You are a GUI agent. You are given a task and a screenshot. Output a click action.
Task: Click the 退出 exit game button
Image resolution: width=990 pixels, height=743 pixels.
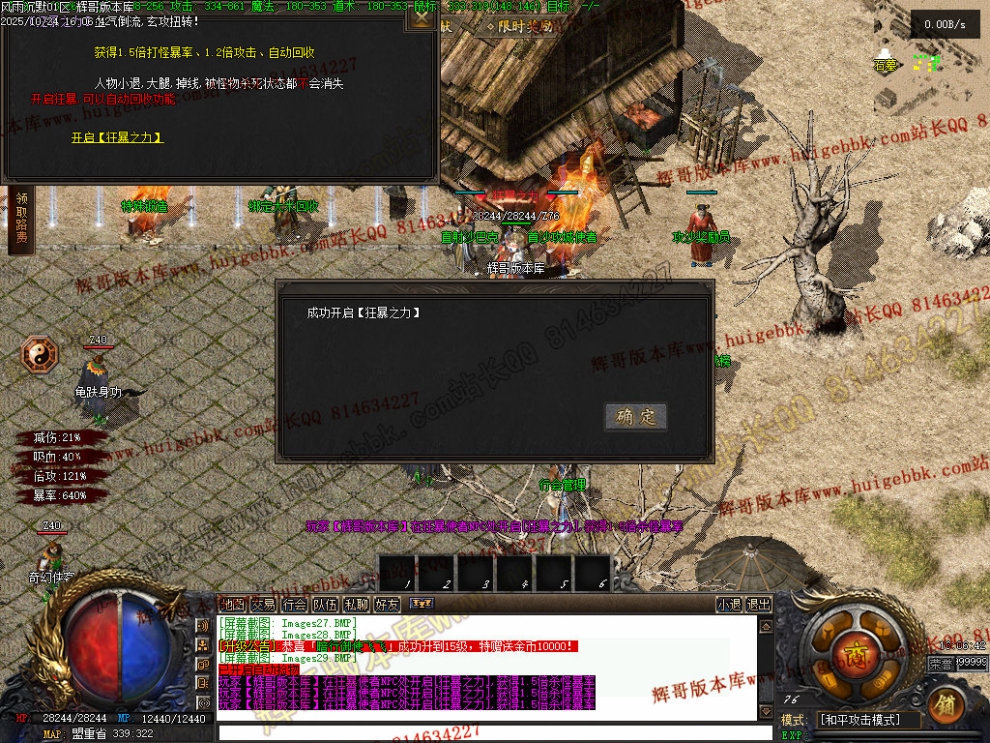pos(760,604)
